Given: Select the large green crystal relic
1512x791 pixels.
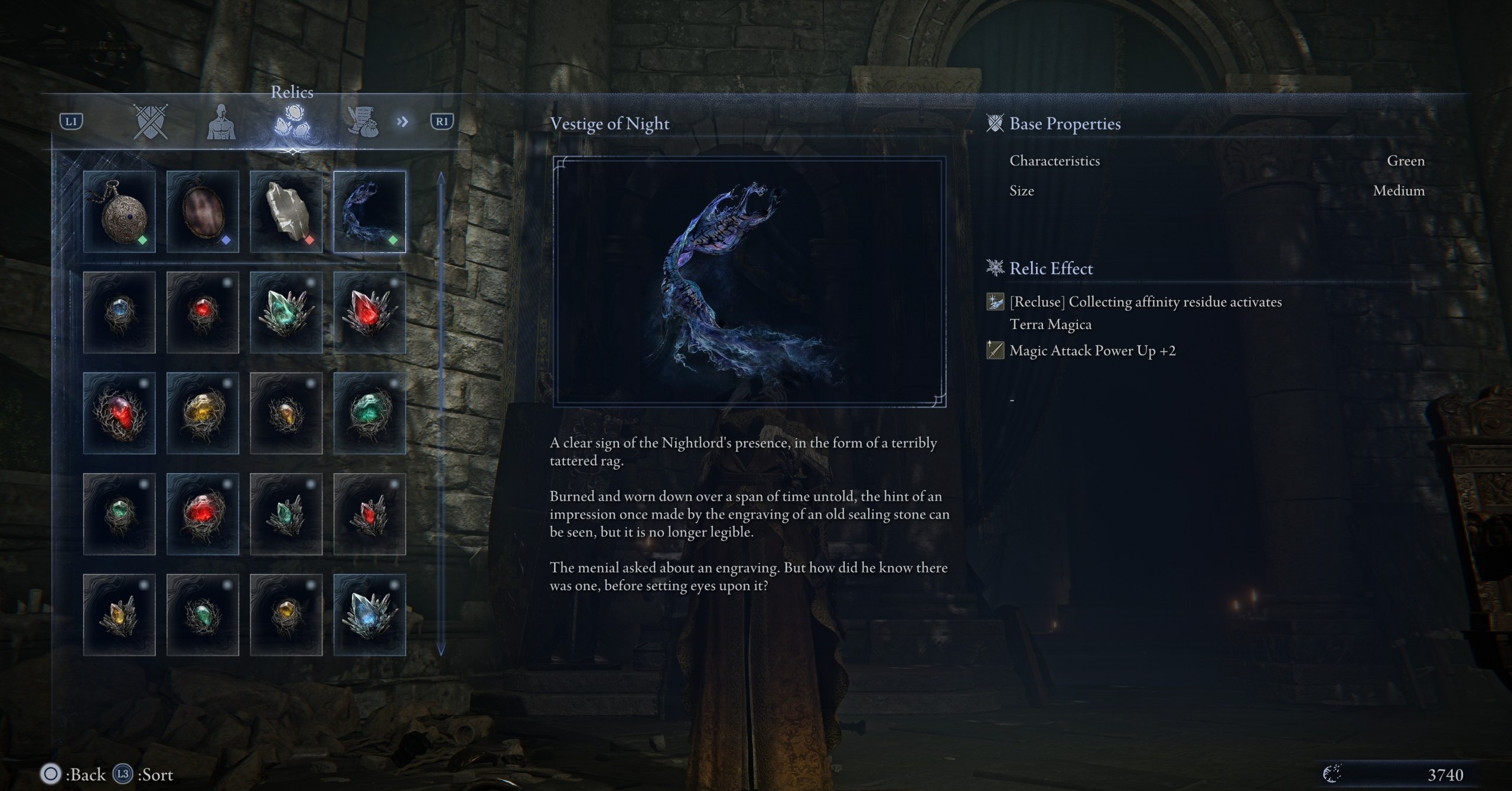Looking at the screenshot, I should pyautogui.click(x=286, y=313).
